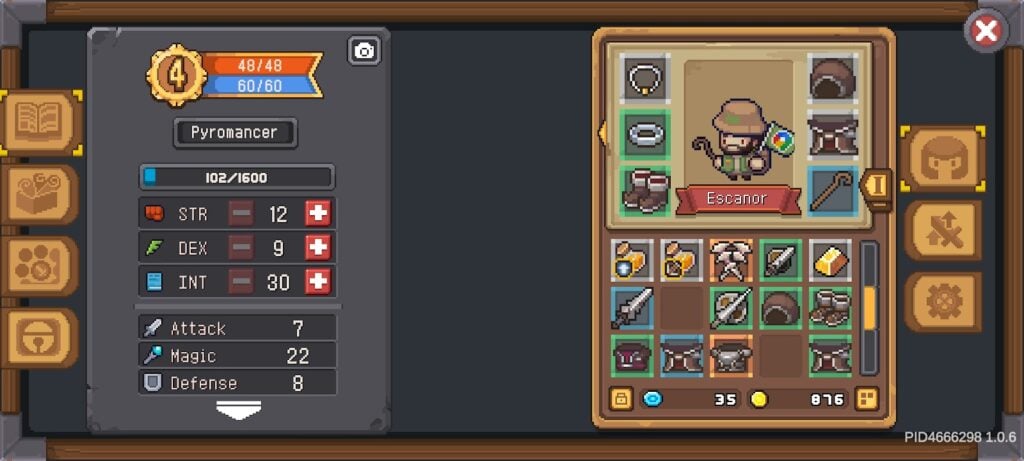
Task: Open the gear settings tab
Action: tap(942, 301)
